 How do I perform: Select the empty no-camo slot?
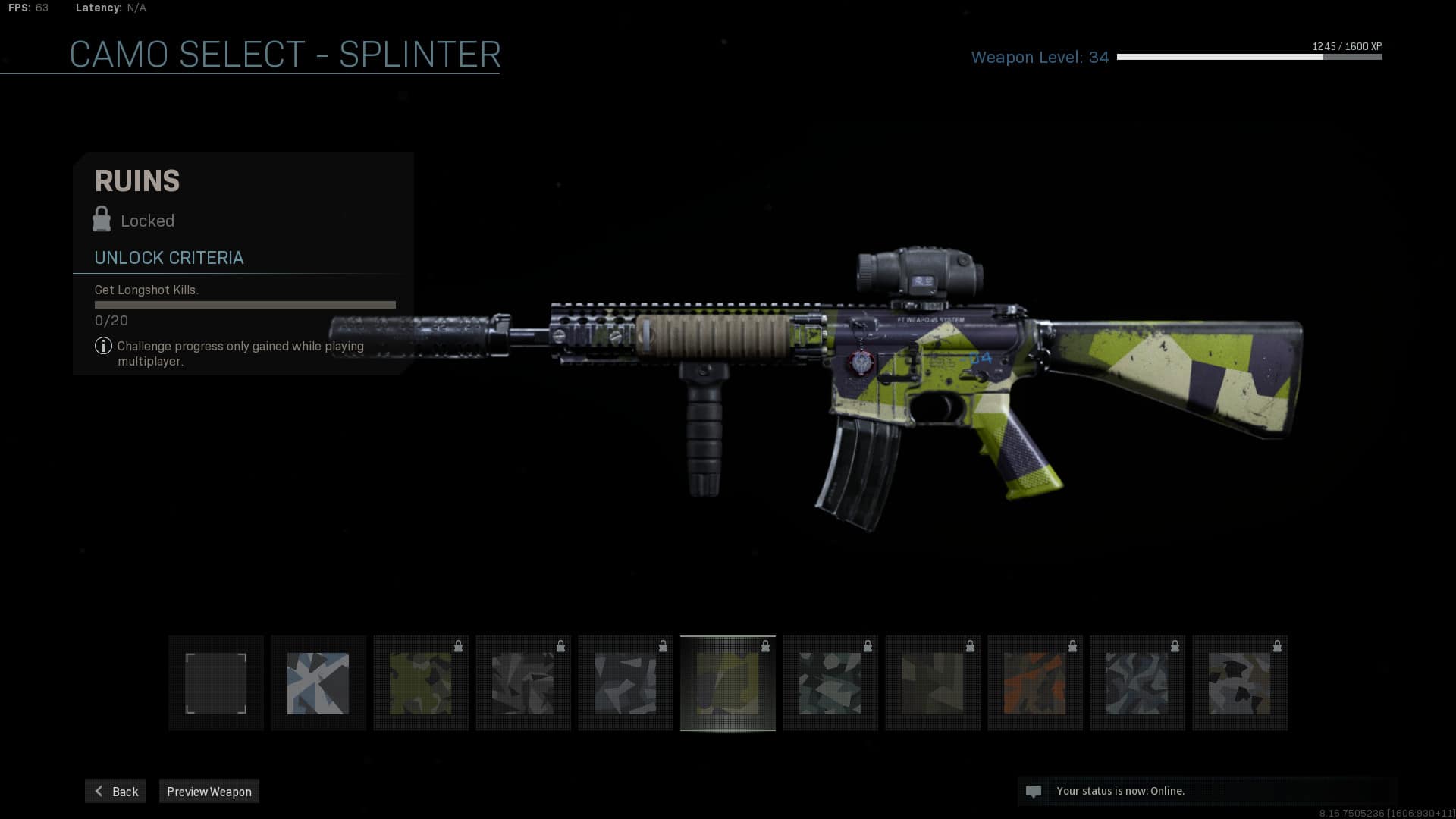coord(216,683)
